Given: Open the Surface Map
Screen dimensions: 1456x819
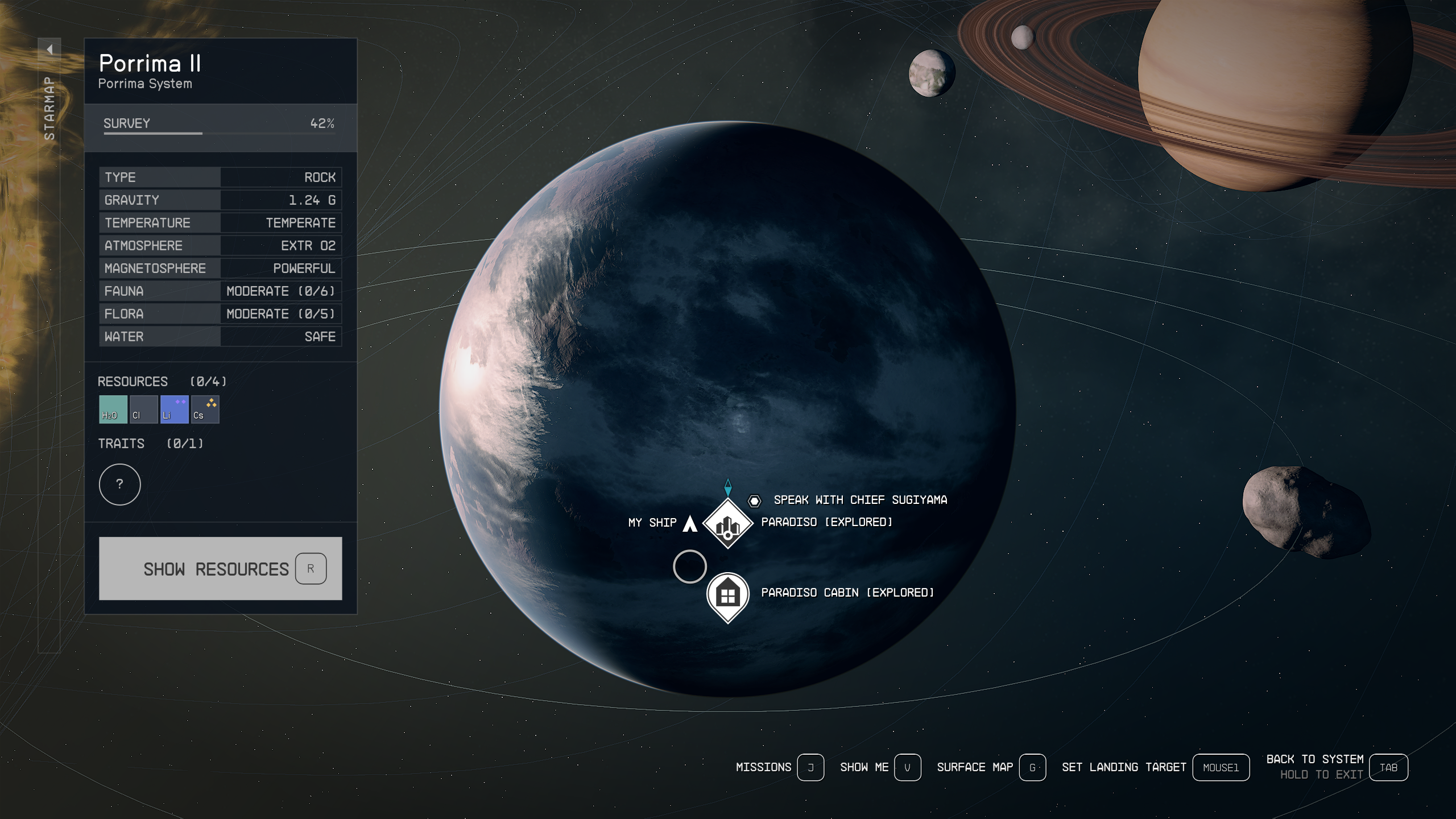Looking at the screenshot, I should [x=1032, y=767].
